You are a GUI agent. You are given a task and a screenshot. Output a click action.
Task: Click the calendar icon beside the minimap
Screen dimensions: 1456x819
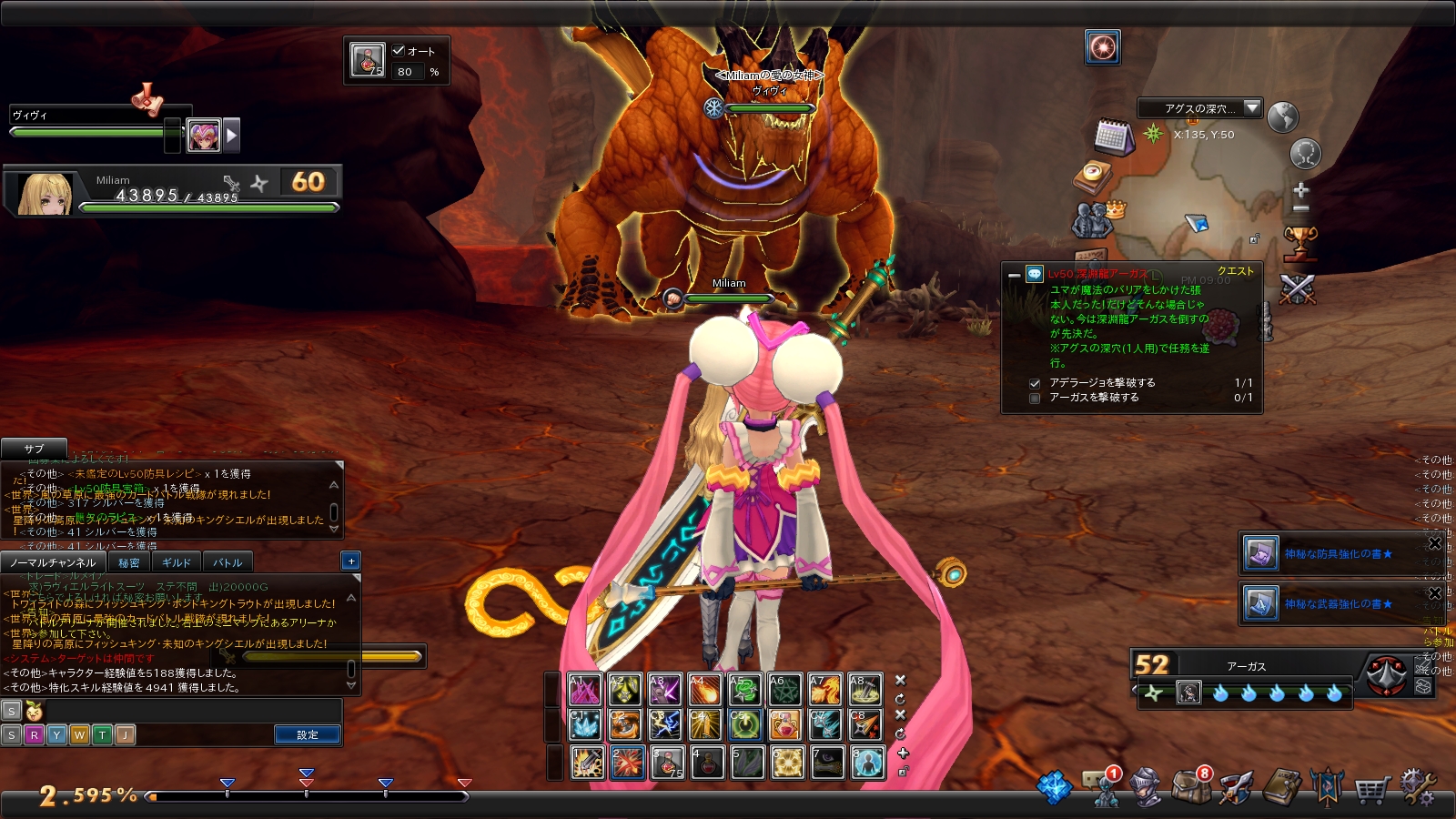1113,136
